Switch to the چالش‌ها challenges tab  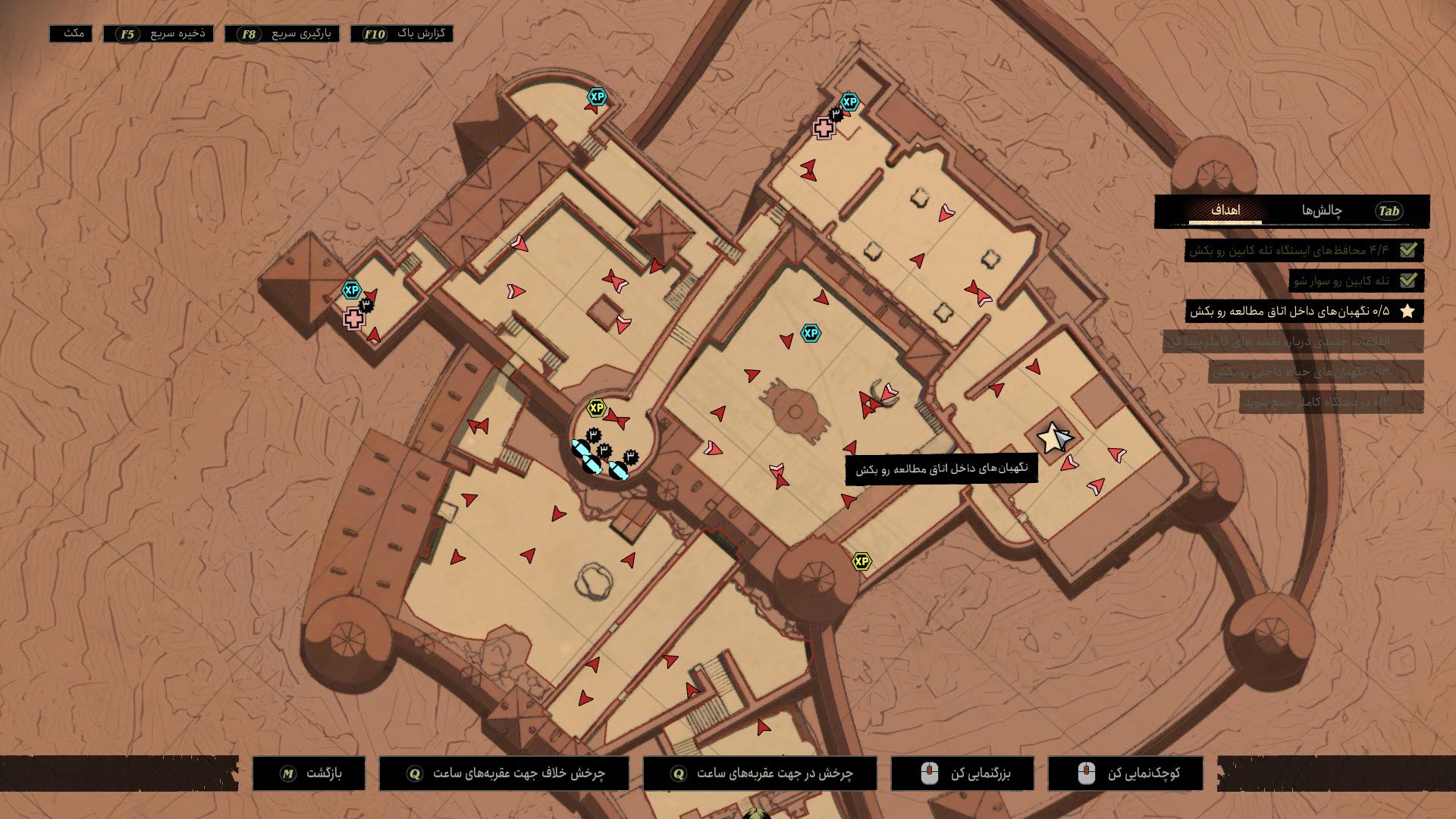point(1322,211)
